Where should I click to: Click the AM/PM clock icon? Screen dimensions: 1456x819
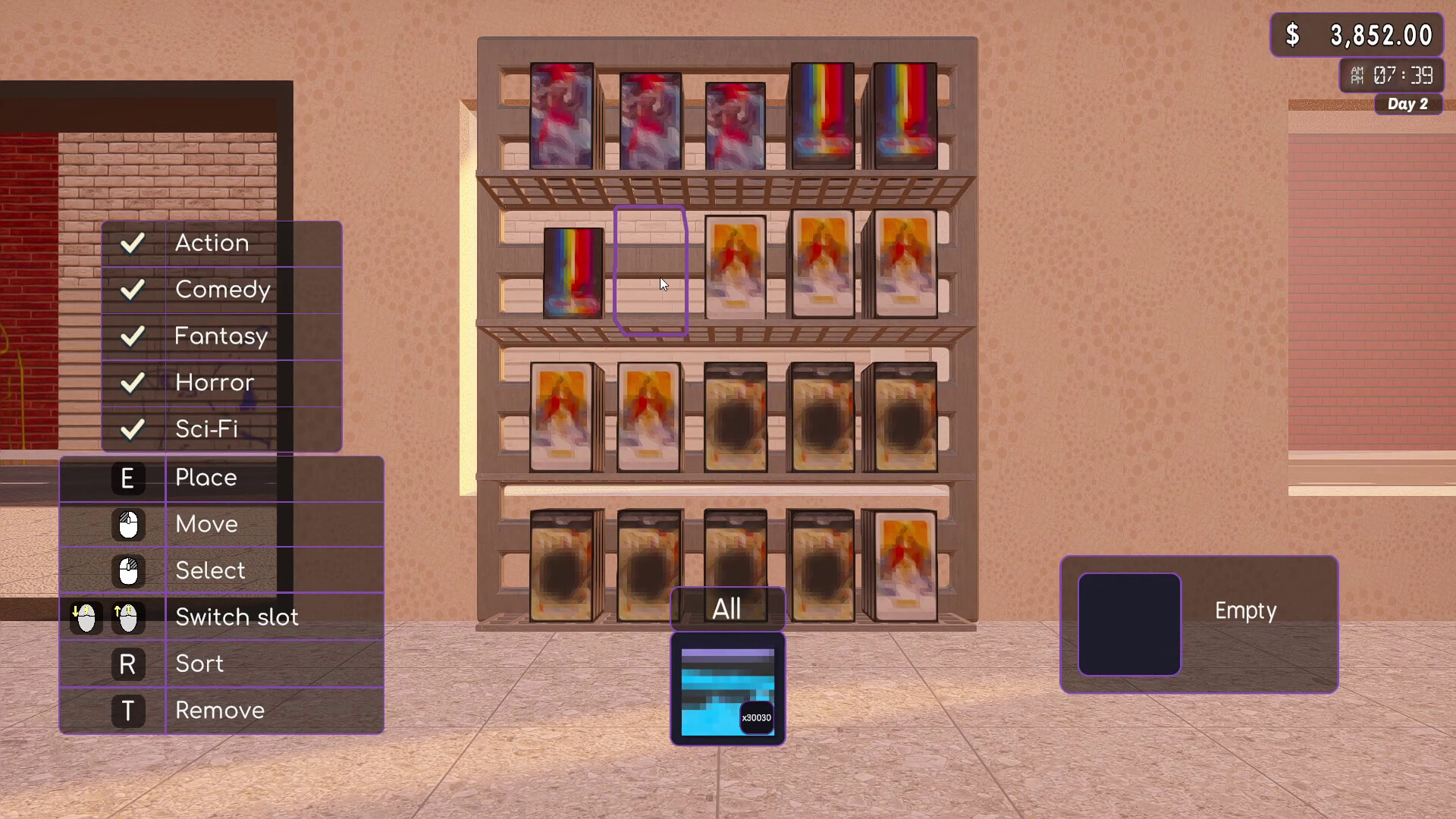click(1357, 74)
